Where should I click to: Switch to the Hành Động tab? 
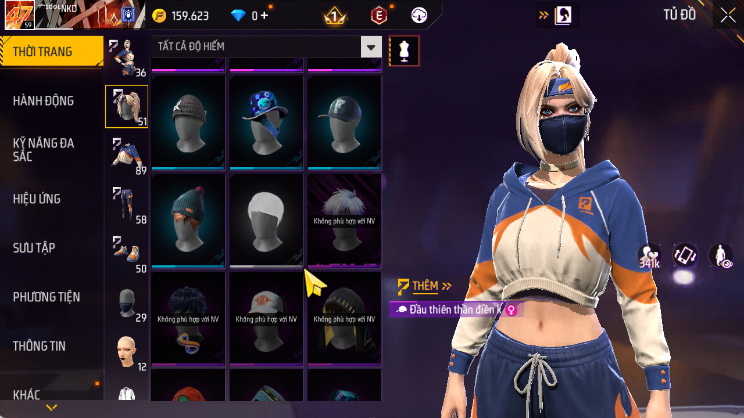point(43,101)
